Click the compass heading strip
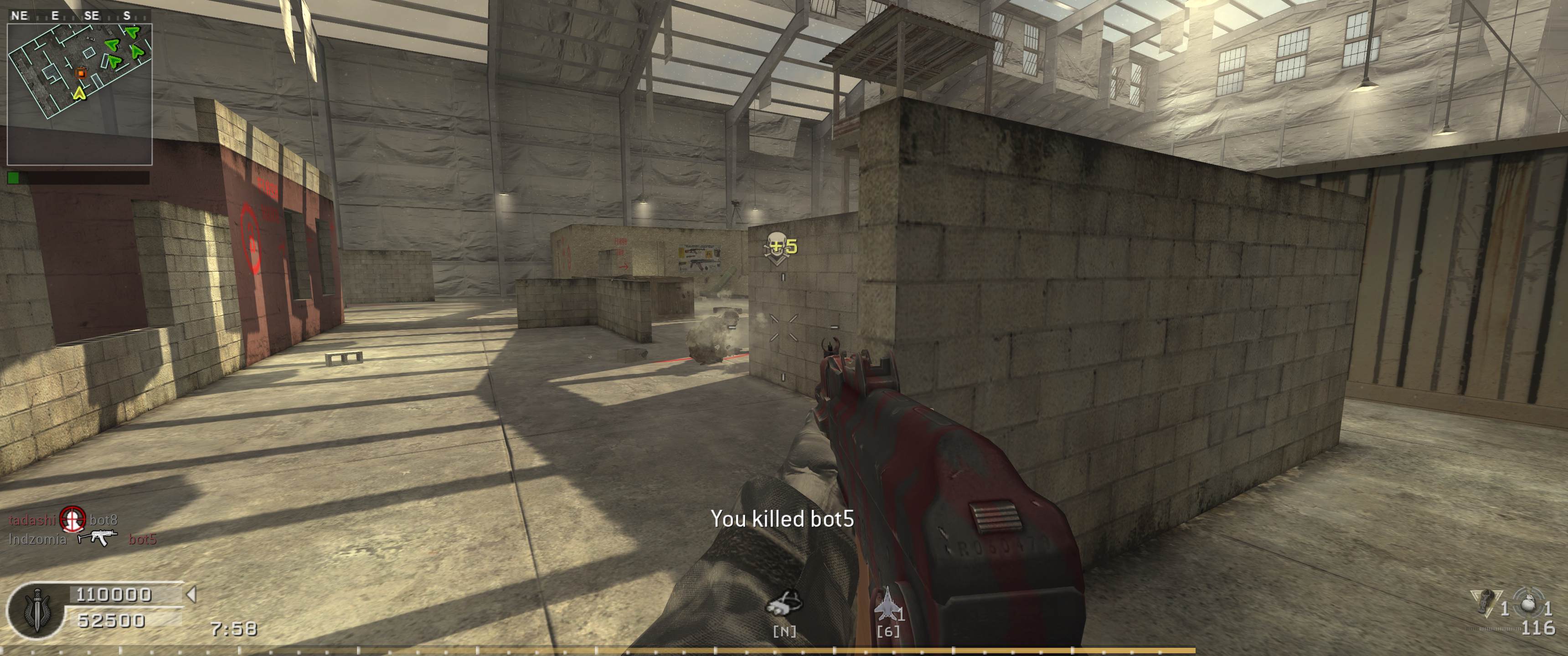The width and height of the screenshot is (1568, 656). (73, 16)
